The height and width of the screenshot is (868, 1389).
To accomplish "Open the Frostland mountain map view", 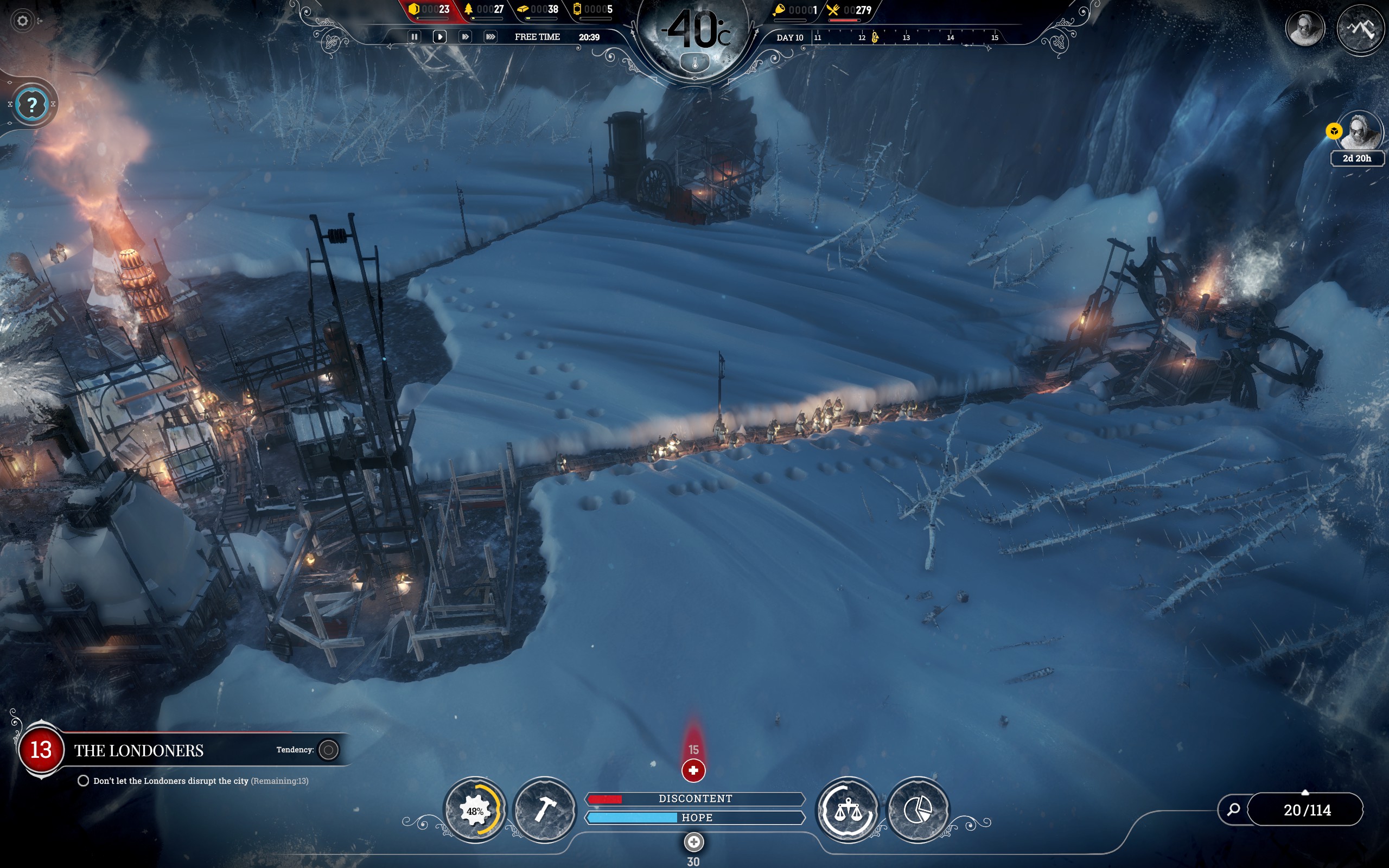I will pos(1360,28).
